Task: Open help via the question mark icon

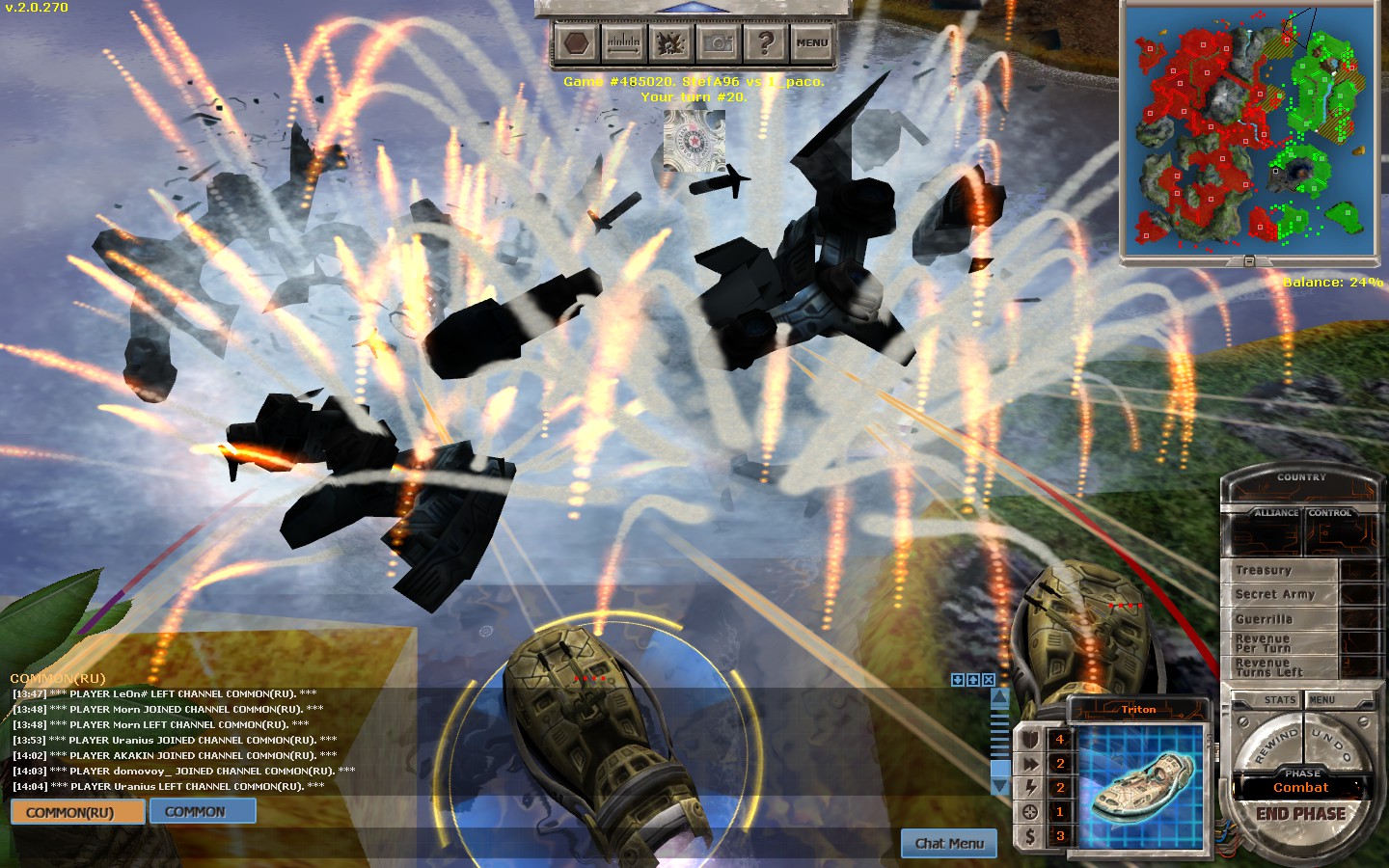Action: [x=765, y=42]
